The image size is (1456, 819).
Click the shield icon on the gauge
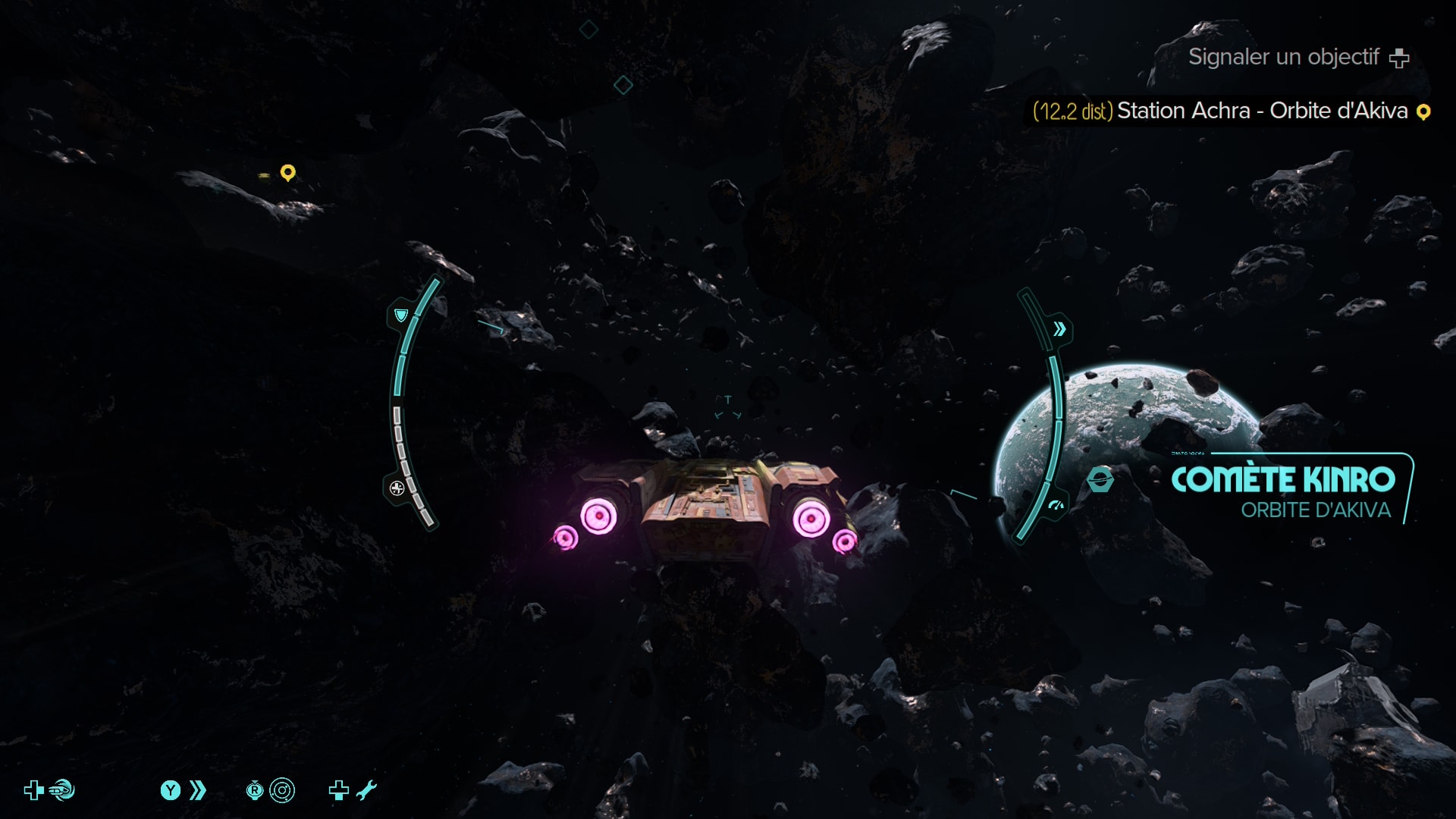point(401,315)
